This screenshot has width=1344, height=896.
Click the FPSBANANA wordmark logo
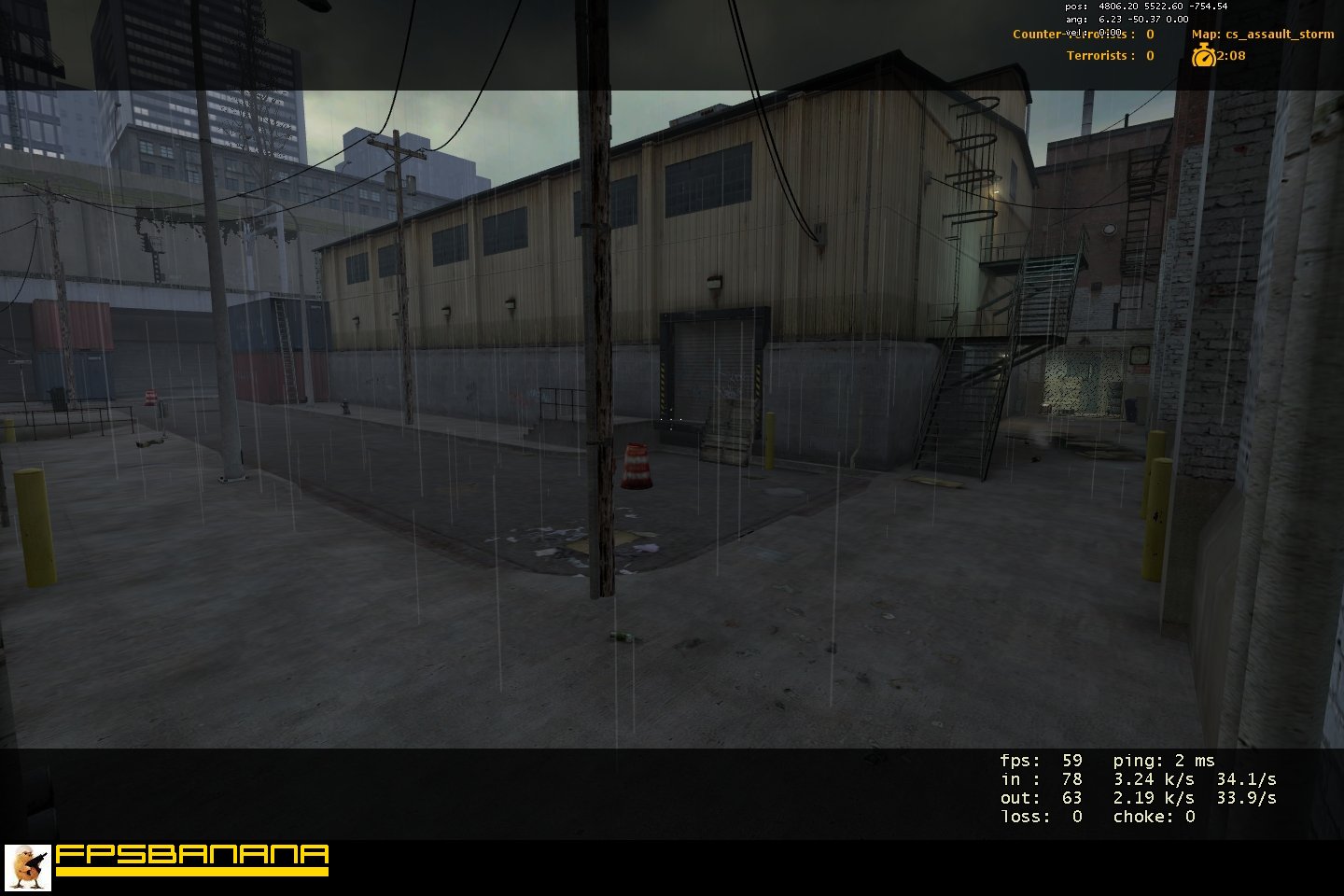189,855
